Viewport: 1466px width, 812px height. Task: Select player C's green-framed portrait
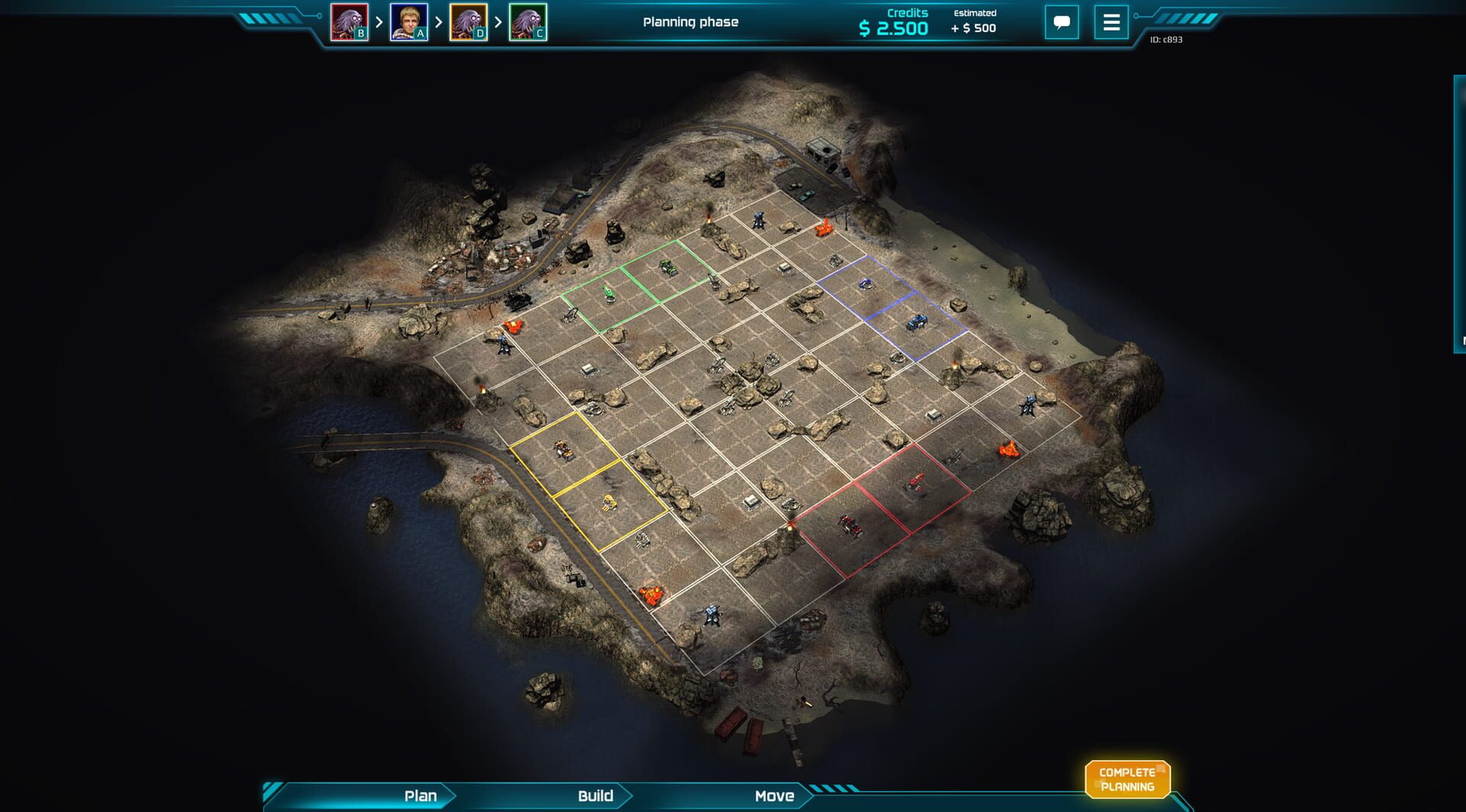[529, 21]
